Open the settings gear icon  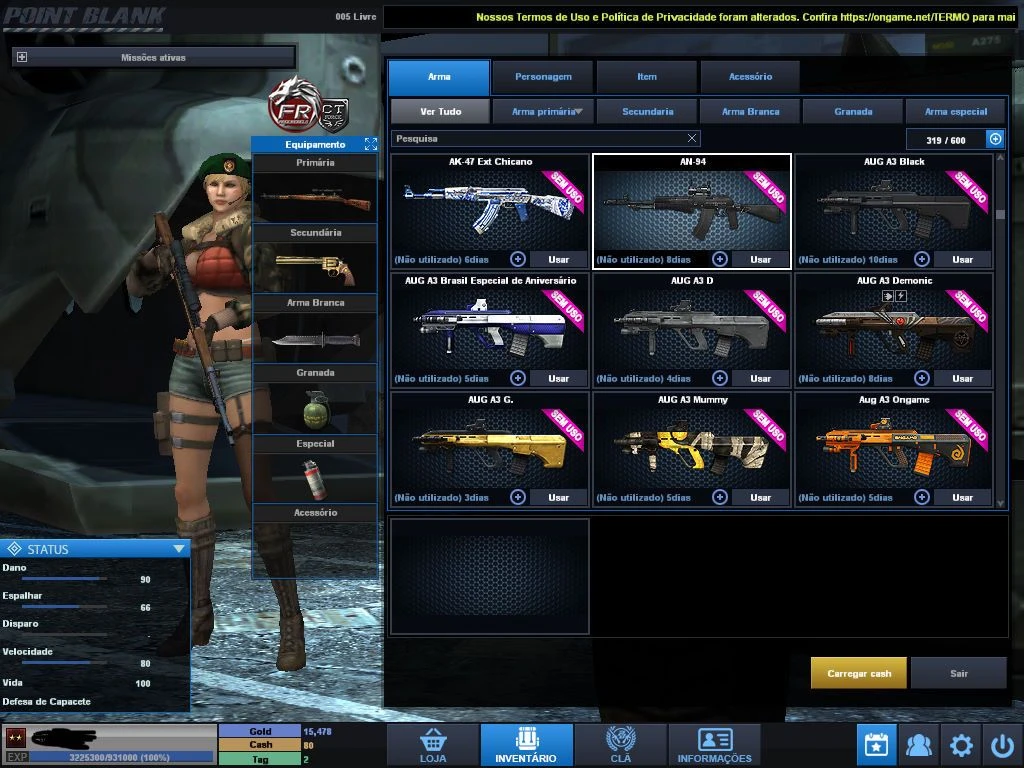coord(961,745)
